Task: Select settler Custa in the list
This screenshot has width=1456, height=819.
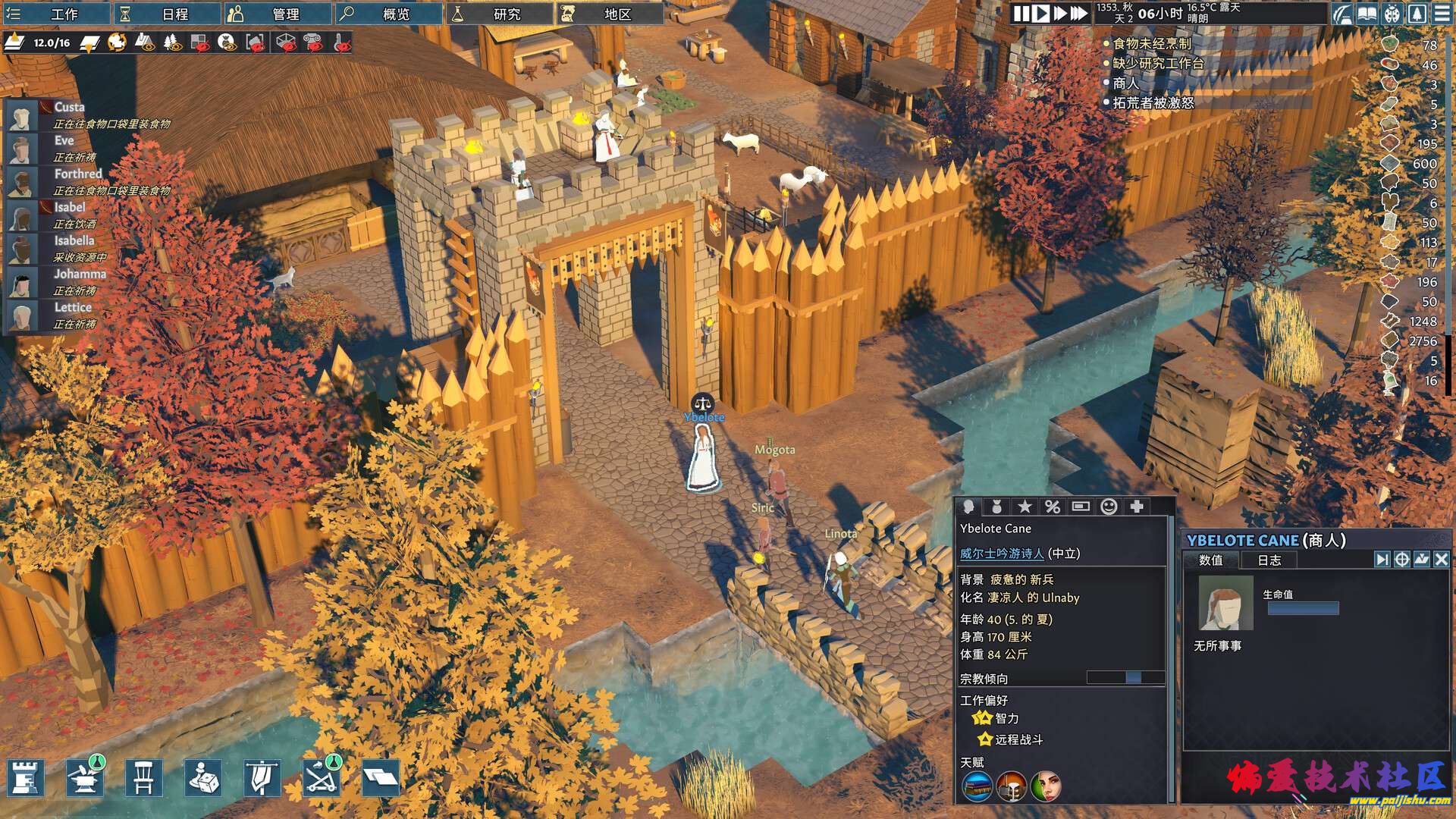Action: [x=69, y=108]
